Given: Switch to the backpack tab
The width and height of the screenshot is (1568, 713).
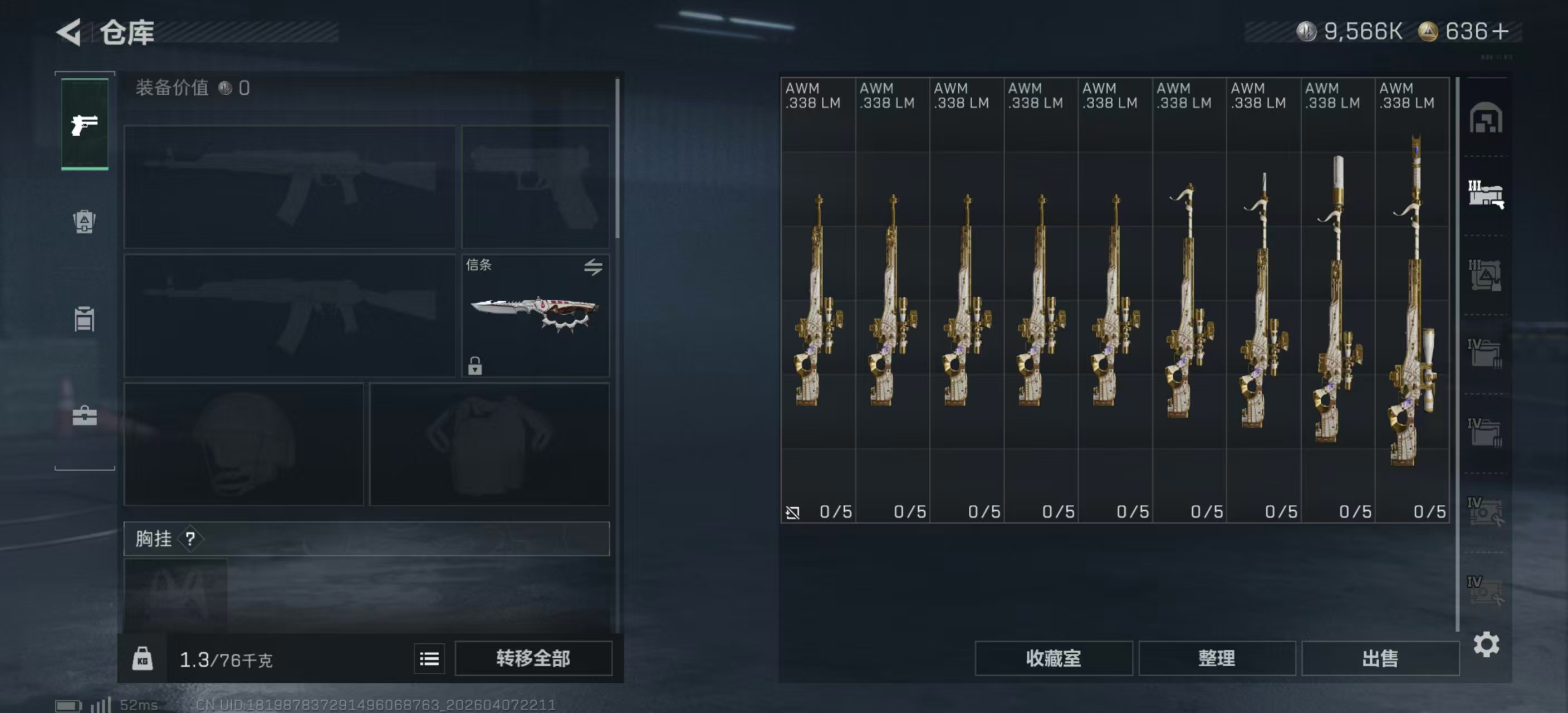Looking at the screenshot, I should 85,222.
